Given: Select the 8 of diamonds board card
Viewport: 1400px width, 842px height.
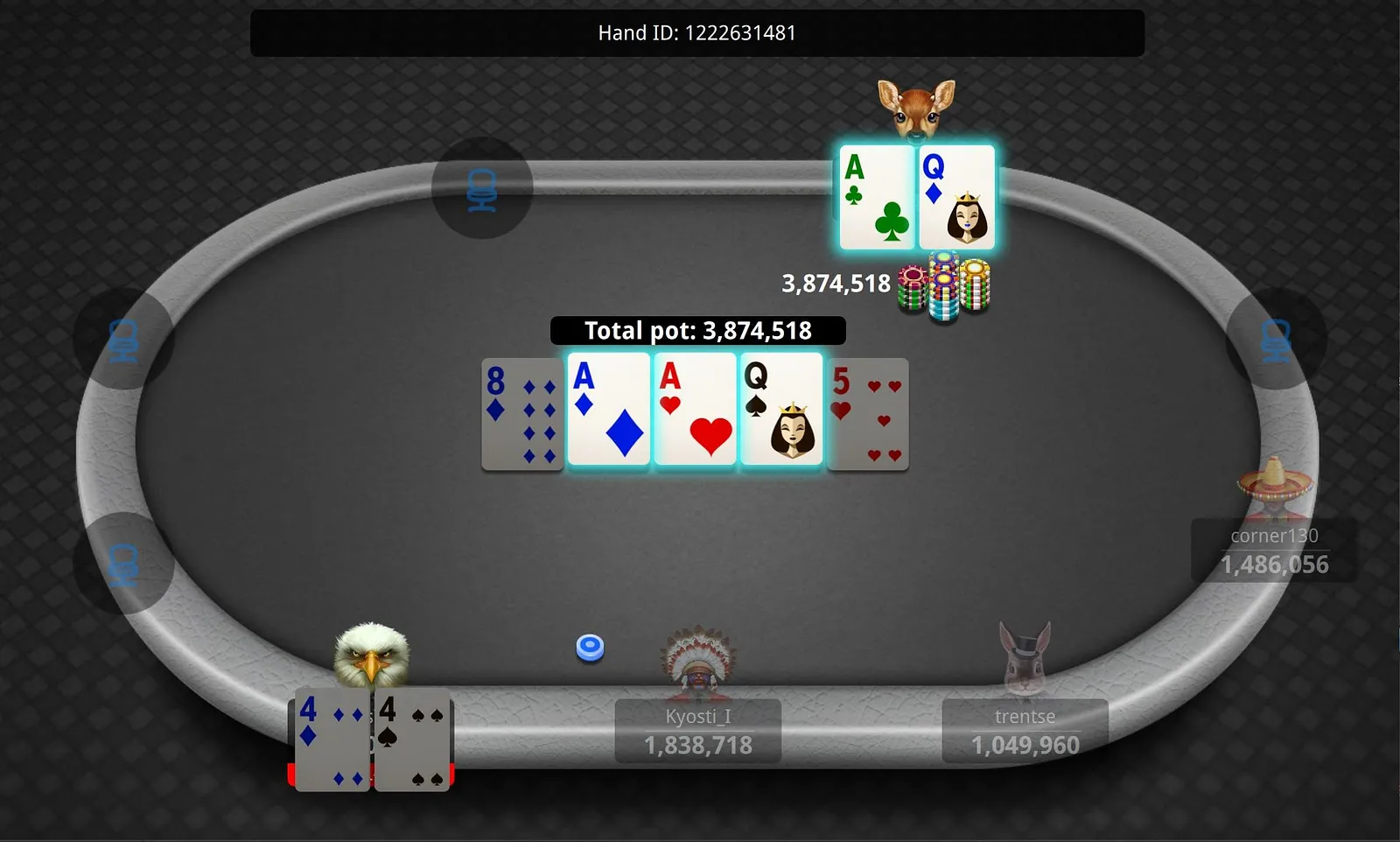Looking at the screenshot, I should [522, 414].
